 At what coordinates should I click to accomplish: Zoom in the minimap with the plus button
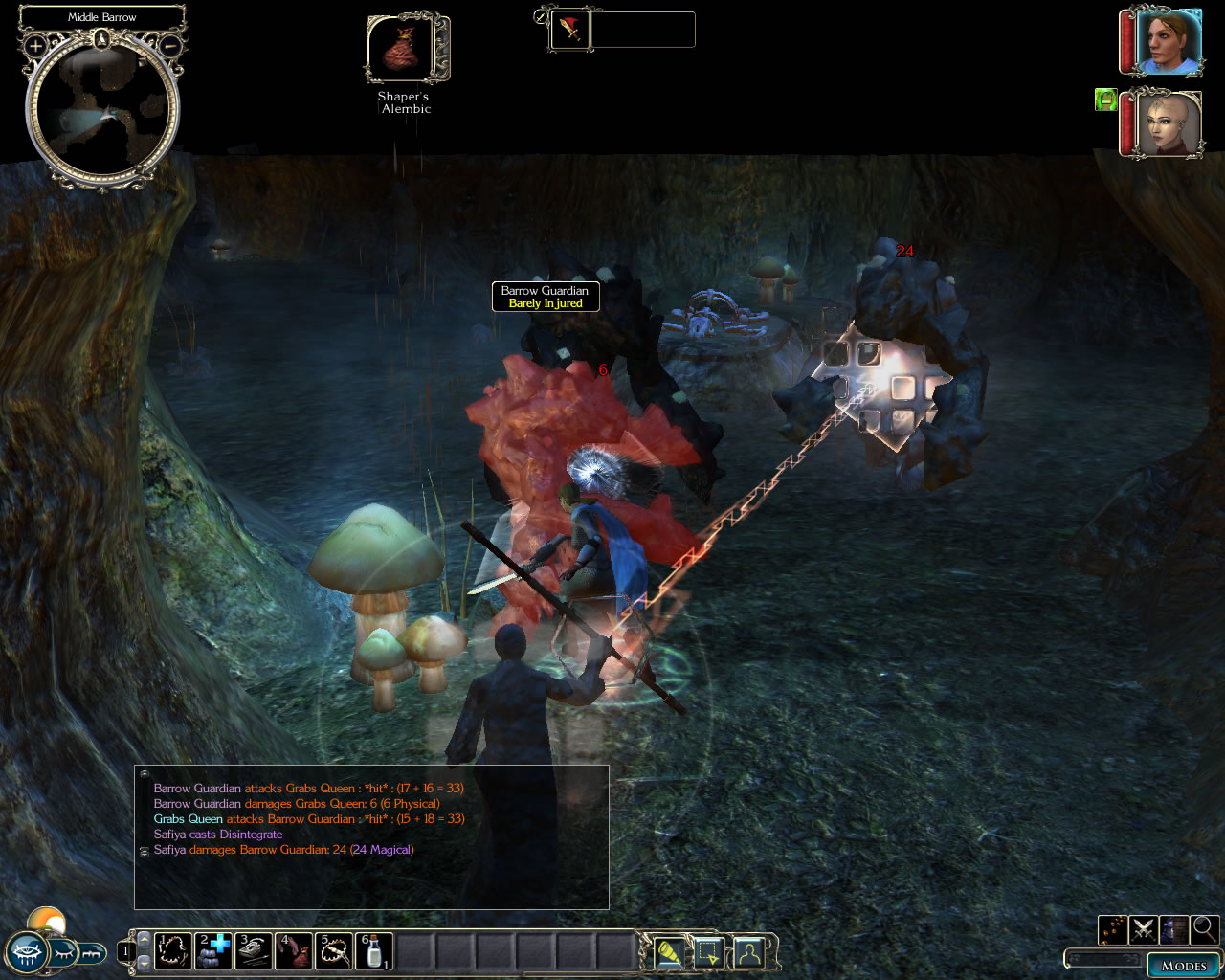click(x=35, y=45)
